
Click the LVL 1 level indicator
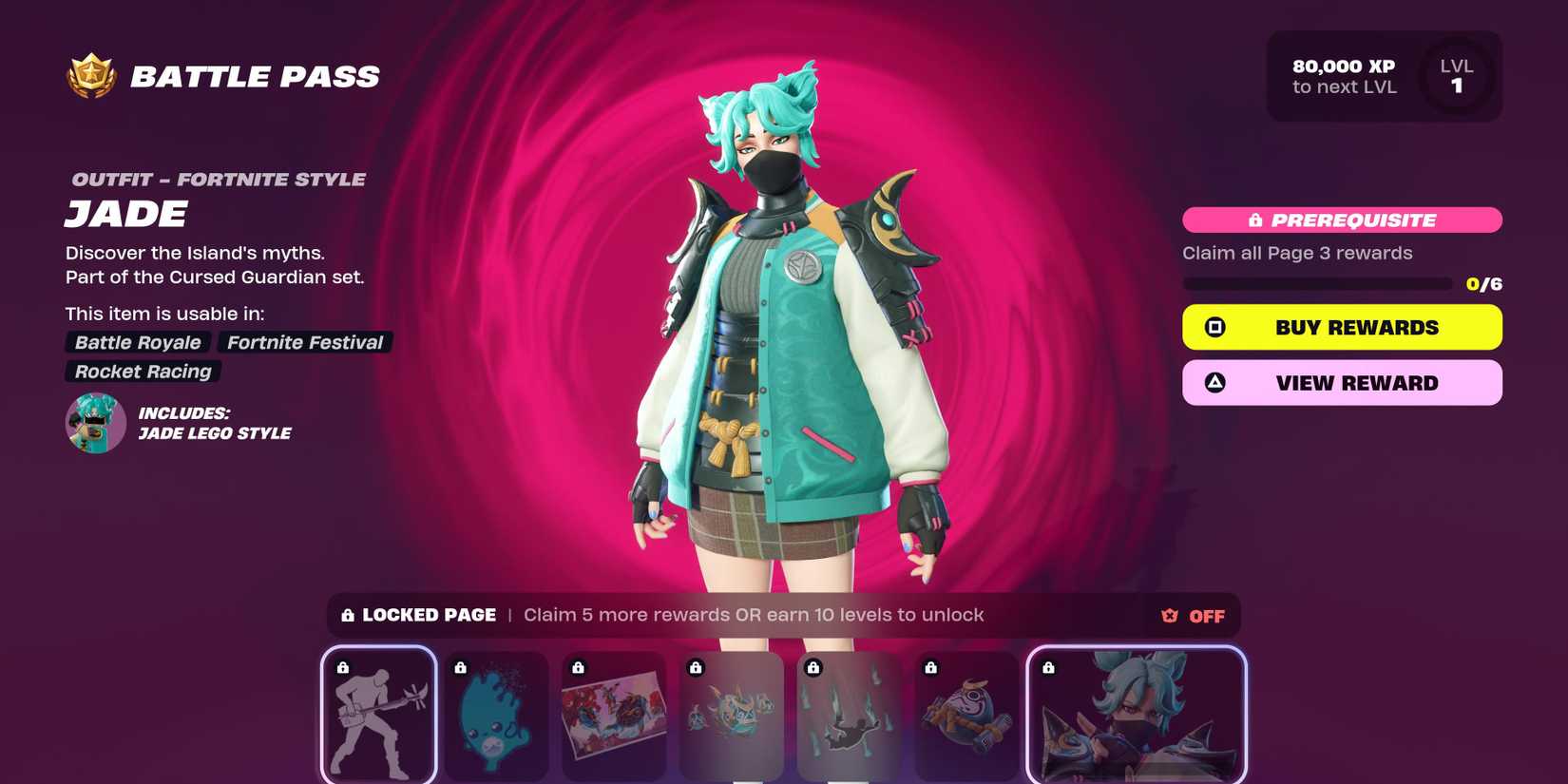pos(1457,76)
